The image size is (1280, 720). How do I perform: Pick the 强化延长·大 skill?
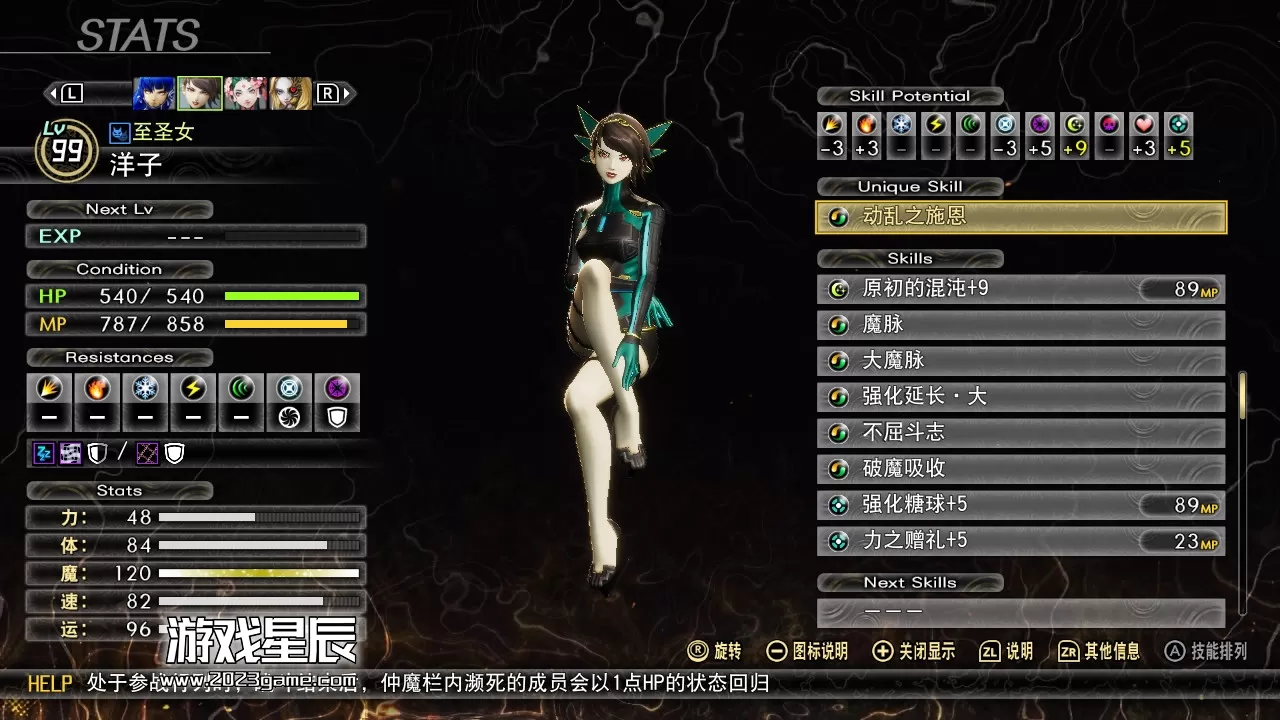[x=1021, y=397]
